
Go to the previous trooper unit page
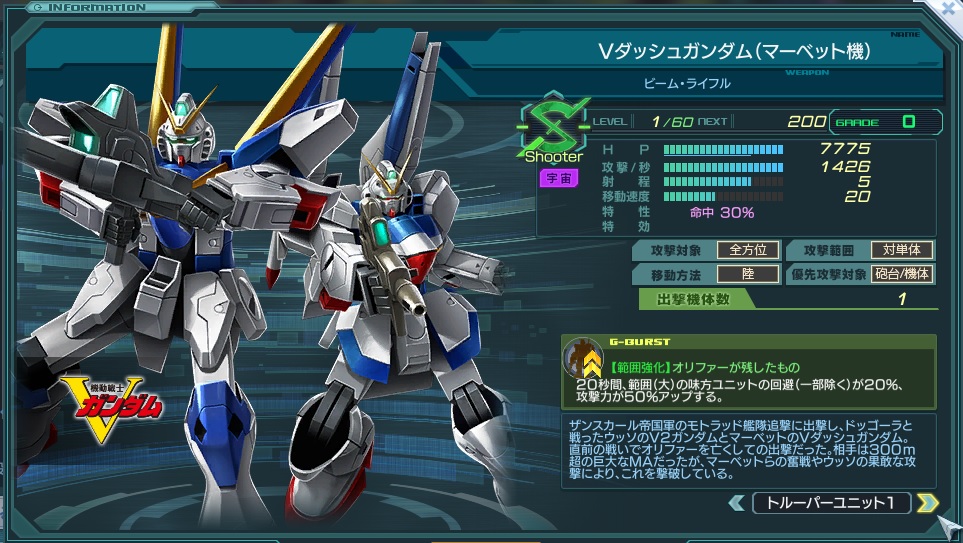[x=737, y=502]
